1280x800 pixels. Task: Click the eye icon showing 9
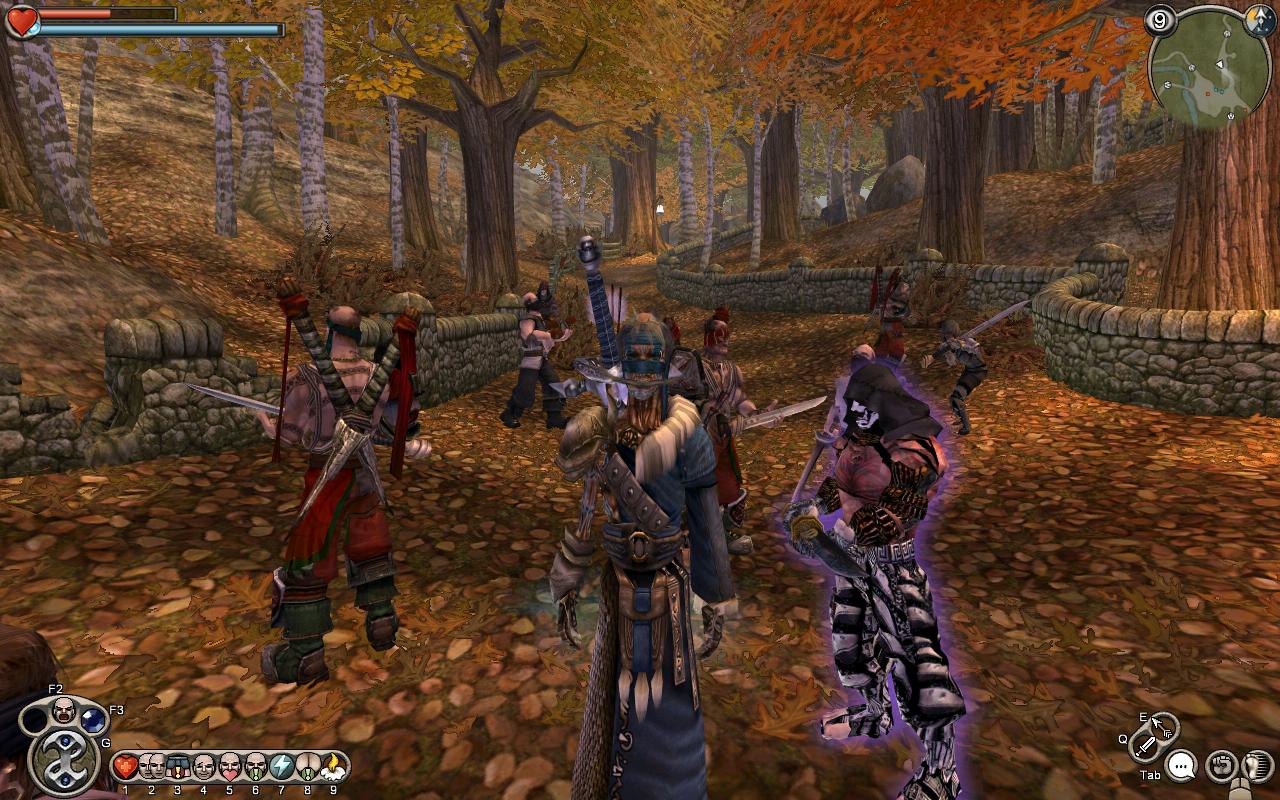(x=1160, y=21)
